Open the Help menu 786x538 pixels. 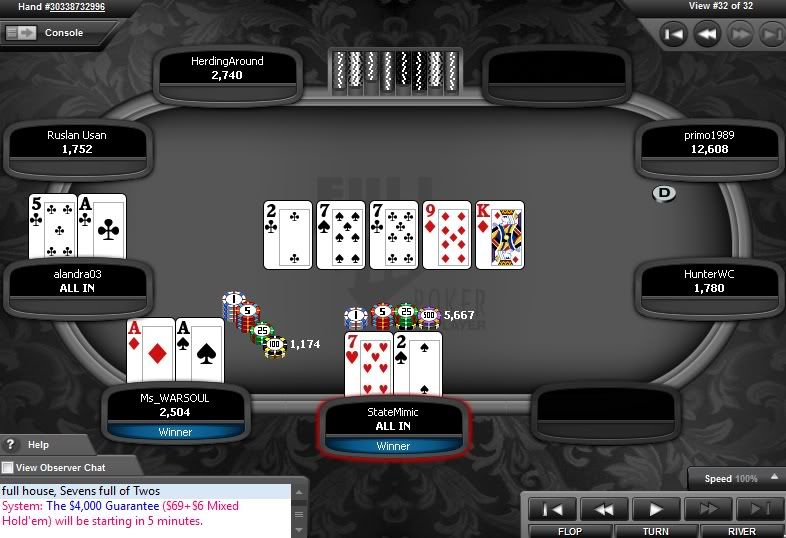point(38,445)
